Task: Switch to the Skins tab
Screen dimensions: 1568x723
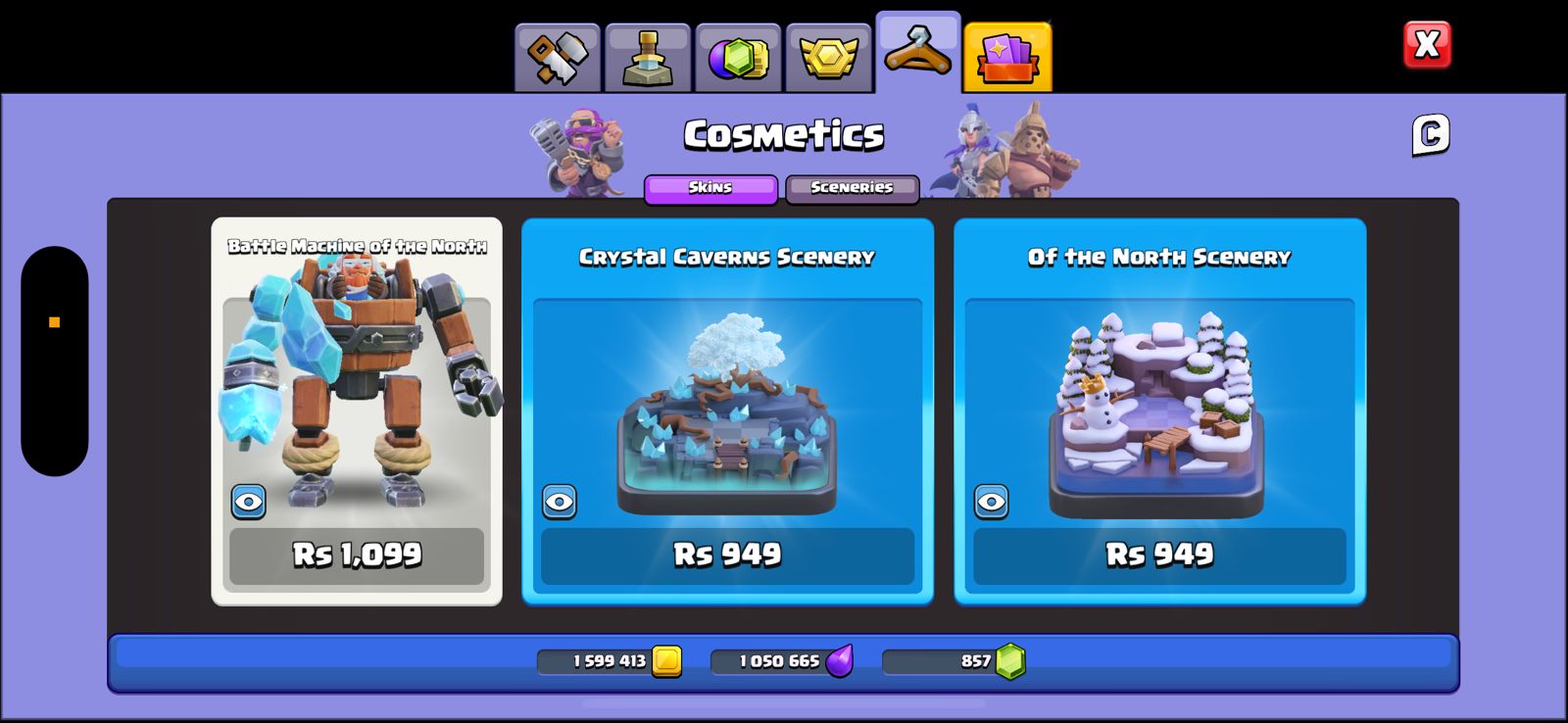Action: 710,188
